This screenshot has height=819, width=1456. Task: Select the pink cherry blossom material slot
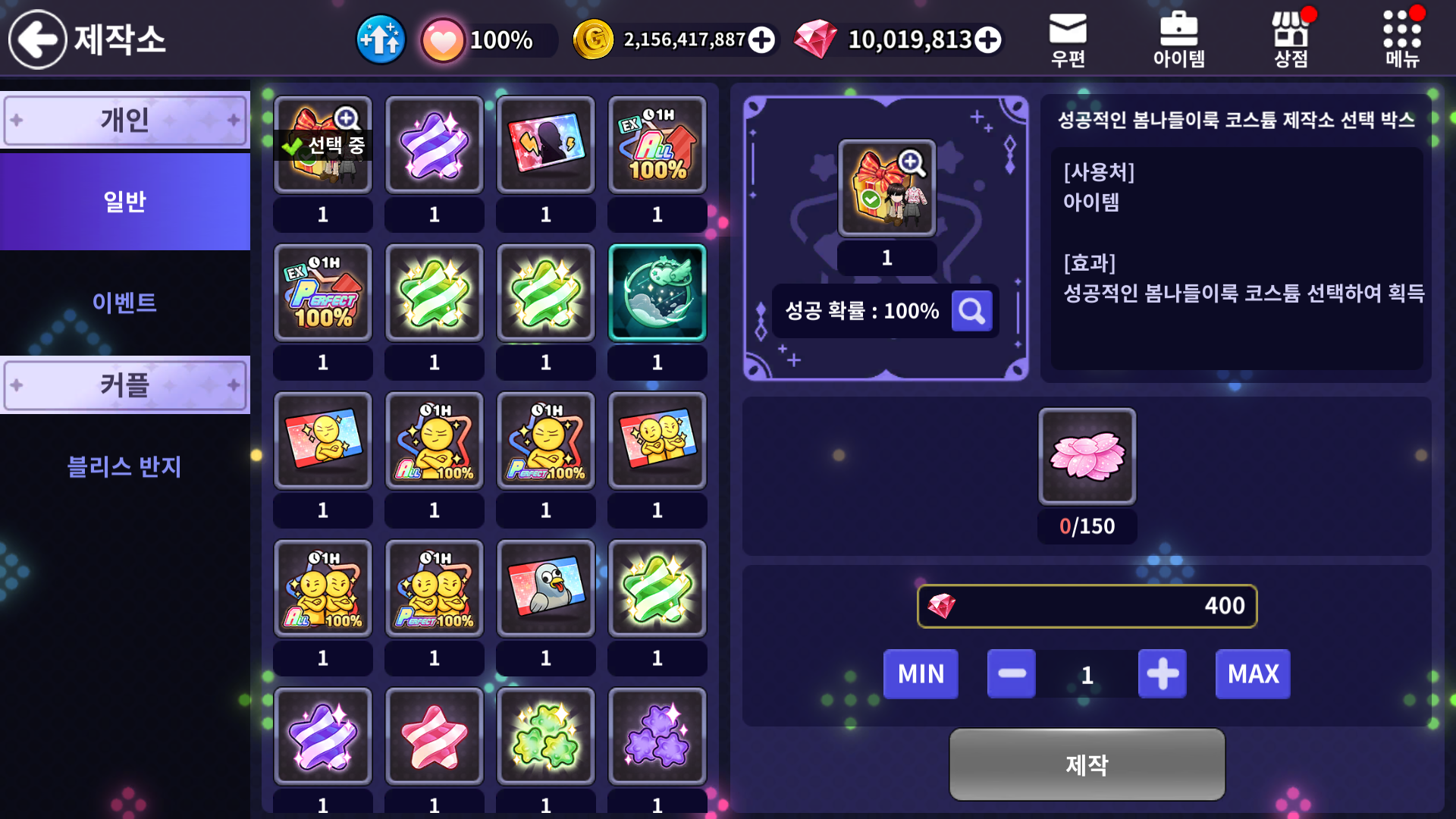[x=1087, y=457]
